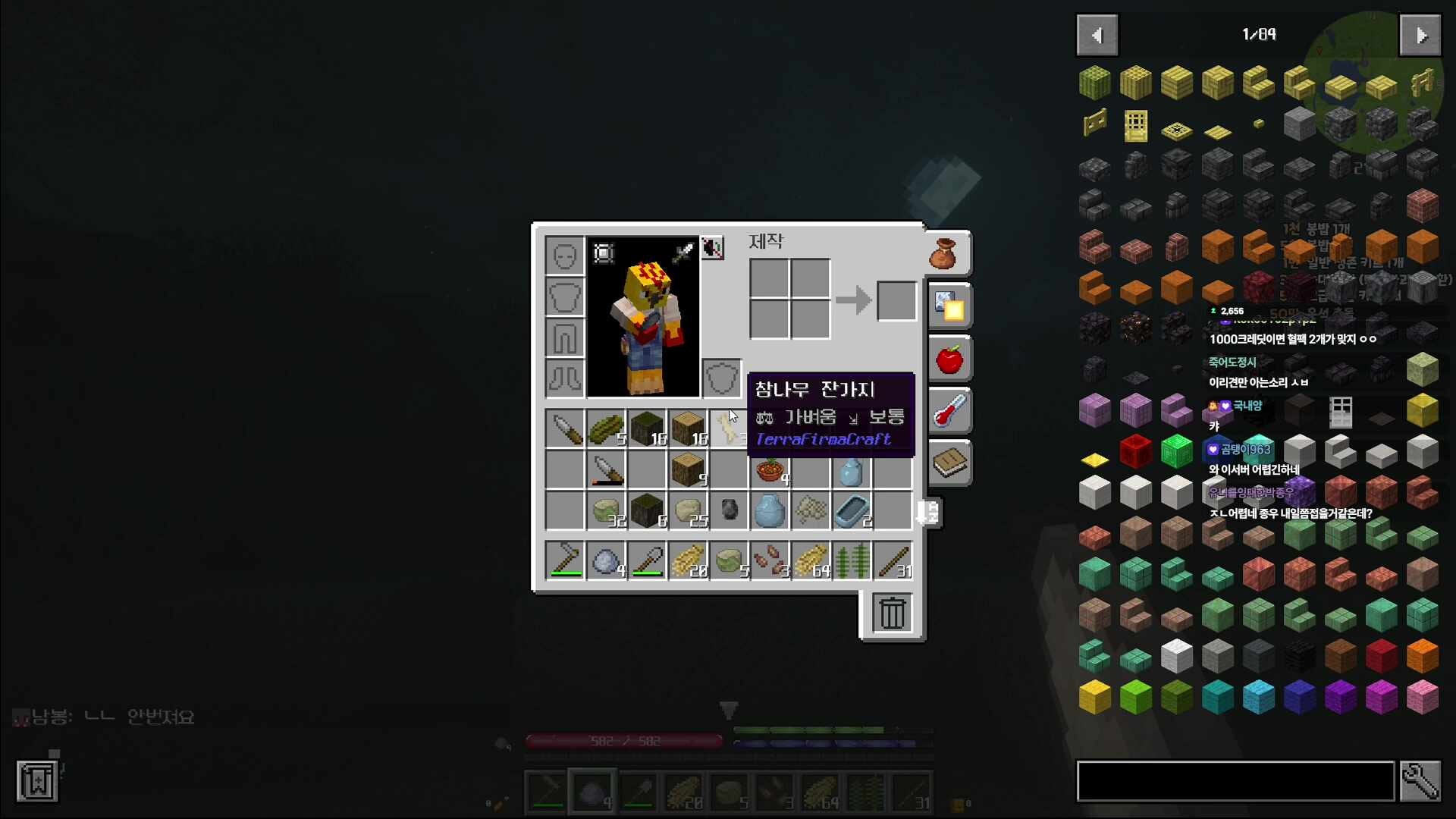Select the stone knife in top inventory row

(565, 429)
